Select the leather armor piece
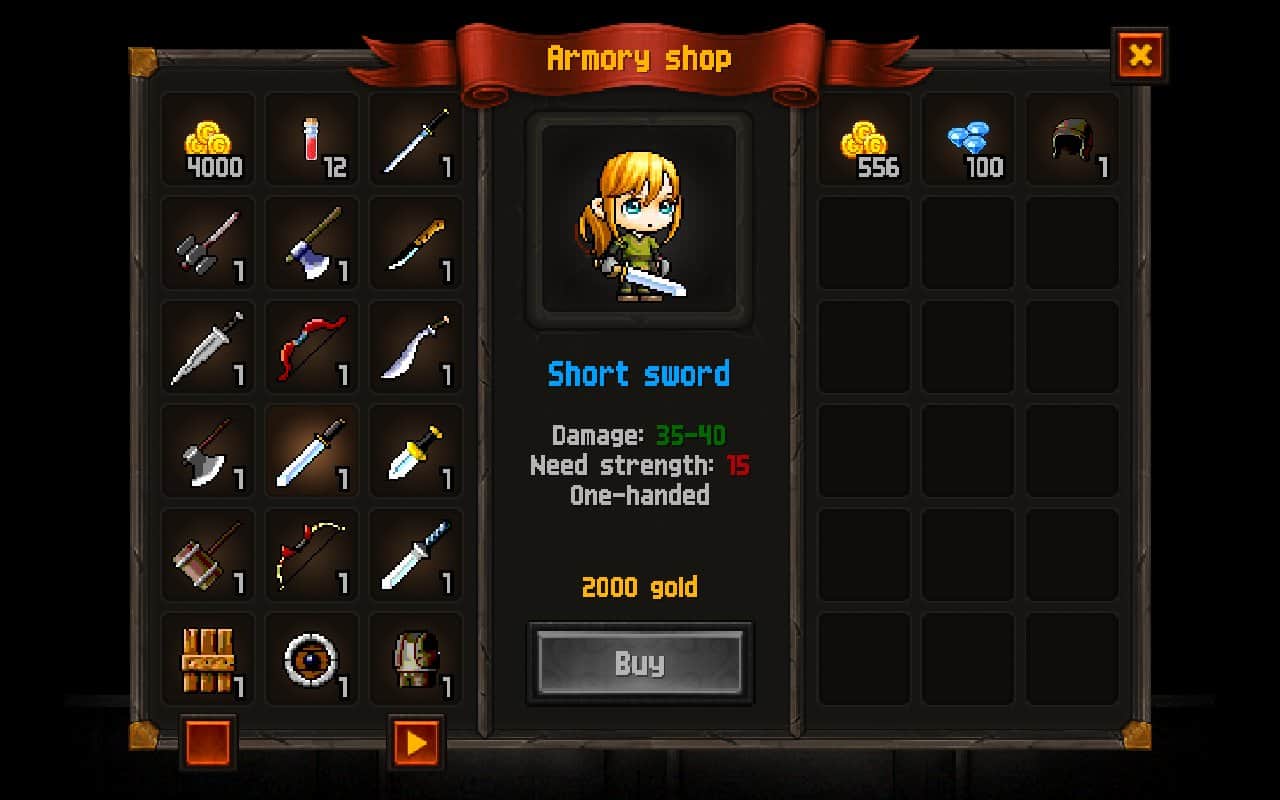This screenshot has width=1280, height=800. point(415,660)
